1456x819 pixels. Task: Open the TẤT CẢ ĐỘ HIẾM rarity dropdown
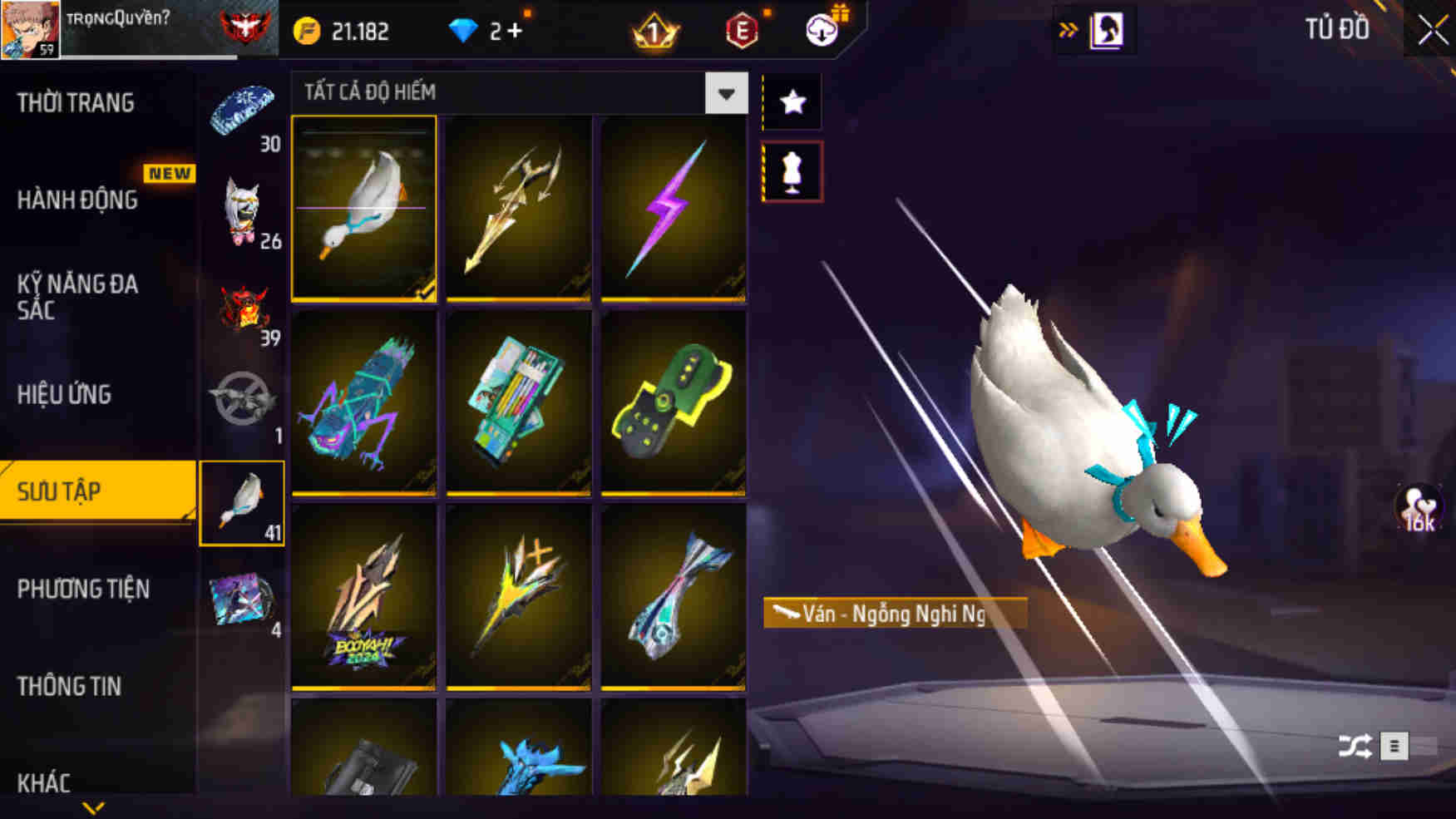(727, 93)
